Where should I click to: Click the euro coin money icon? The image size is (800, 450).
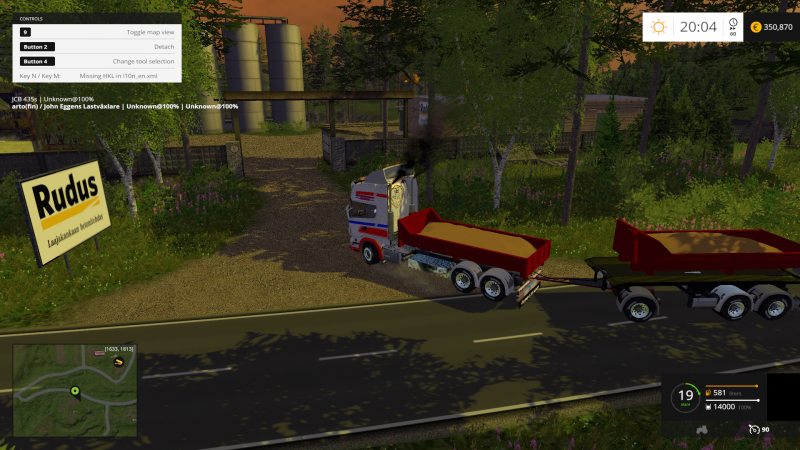click(x=755, y=27)
